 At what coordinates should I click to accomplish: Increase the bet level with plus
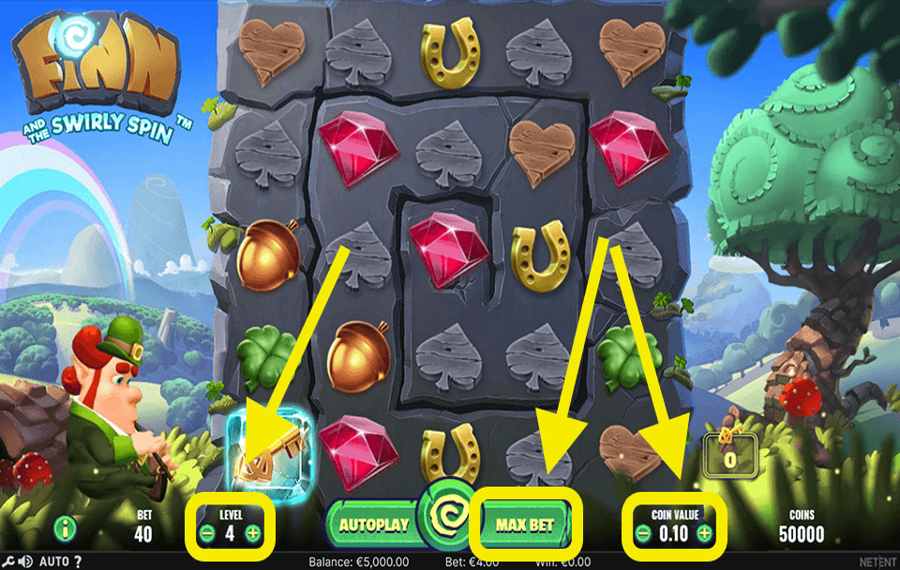click(x=253, y=534)
